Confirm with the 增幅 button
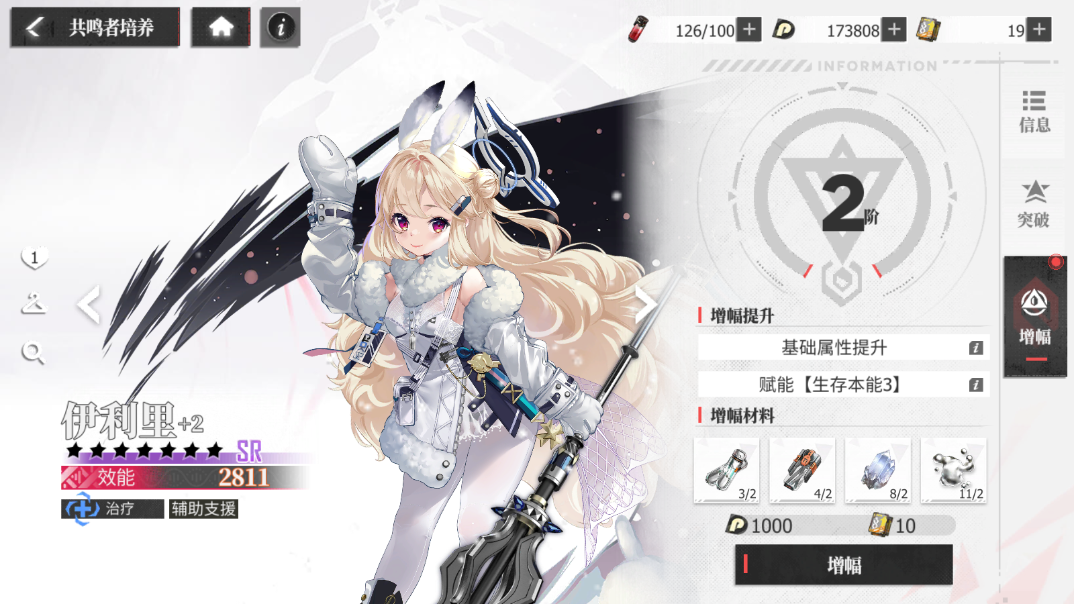 pos(843,565)
